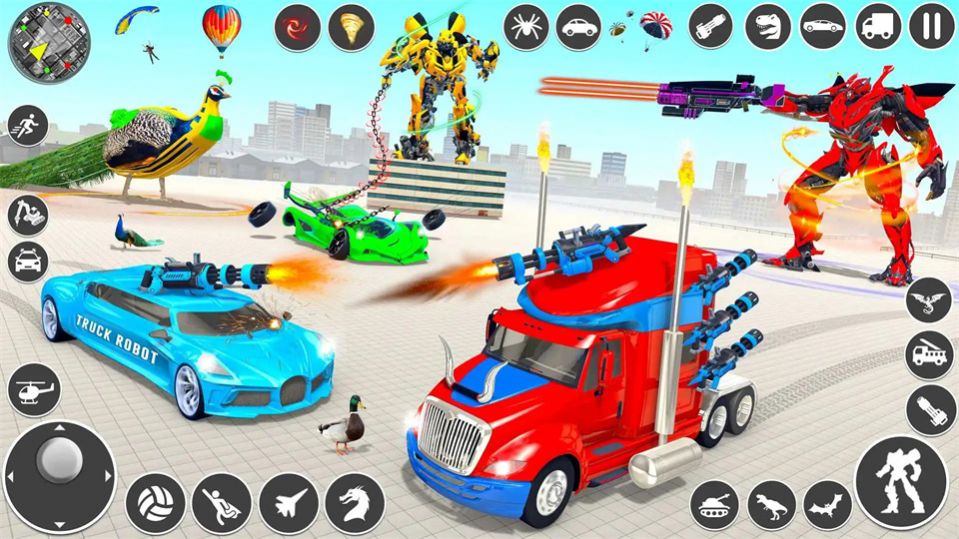The width and height of the screenshot is (959, 539).
Task: Select the volleyball icon
Action: click(153, 497)
